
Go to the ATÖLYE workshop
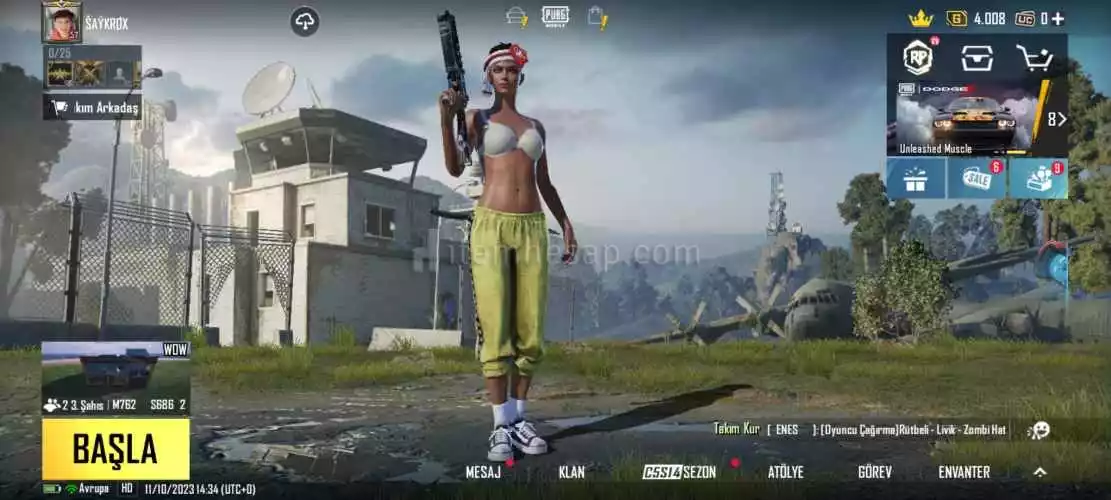[x=785, y=472]
